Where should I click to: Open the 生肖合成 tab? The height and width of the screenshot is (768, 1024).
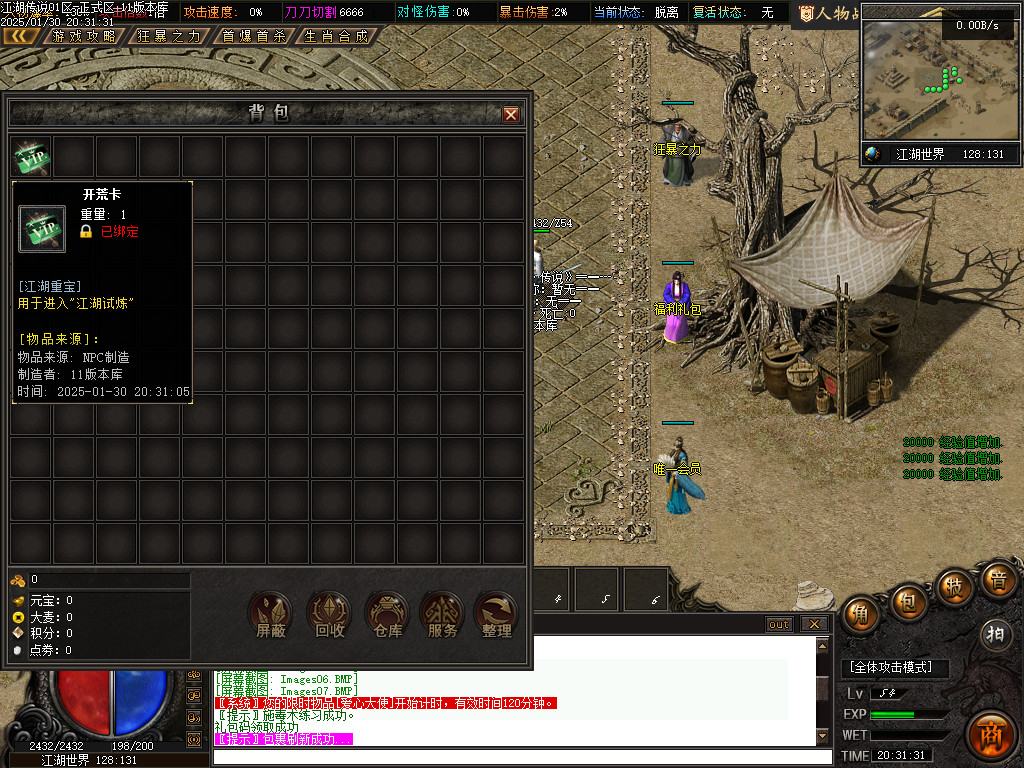(x=336, y=36)
